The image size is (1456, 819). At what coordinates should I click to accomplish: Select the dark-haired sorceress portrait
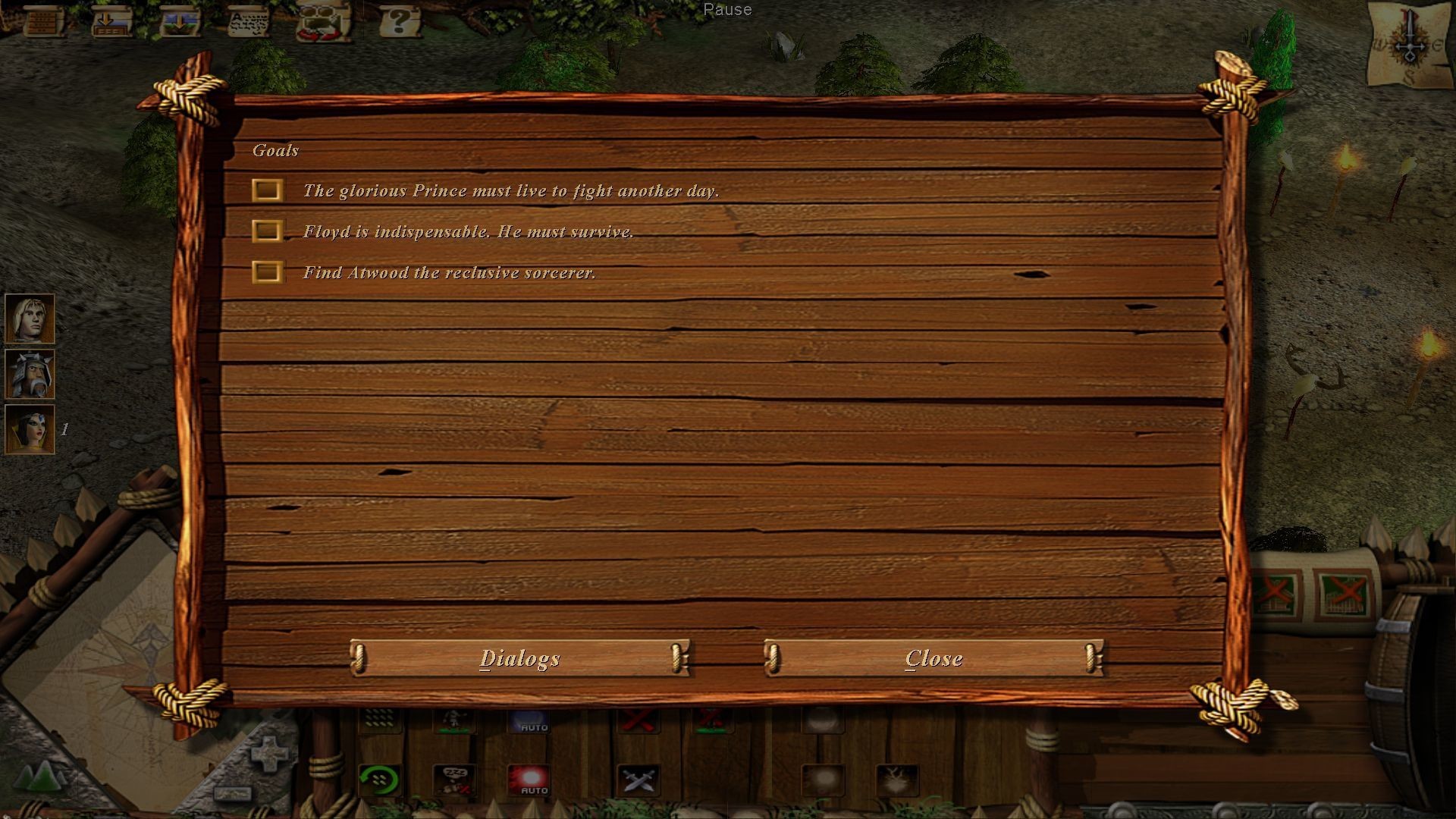30,429
